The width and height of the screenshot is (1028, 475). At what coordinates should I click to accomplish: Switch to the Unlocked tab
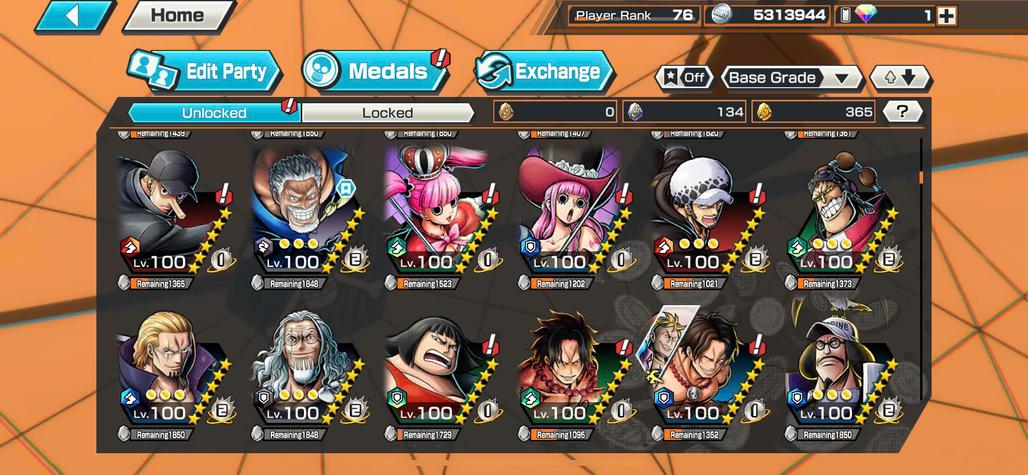click(x=214, y=112)
